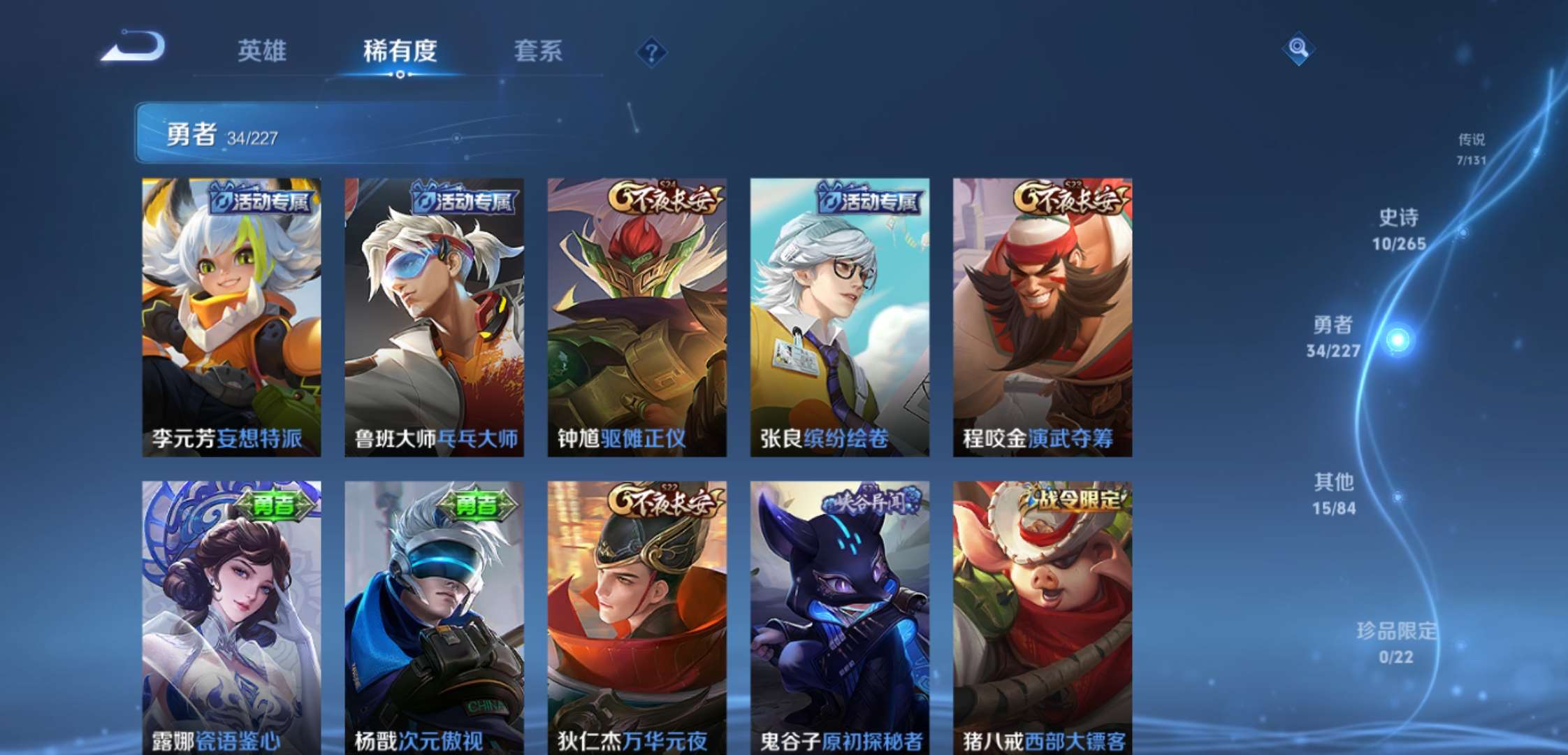Open the question mark help icon

(651, 52)
